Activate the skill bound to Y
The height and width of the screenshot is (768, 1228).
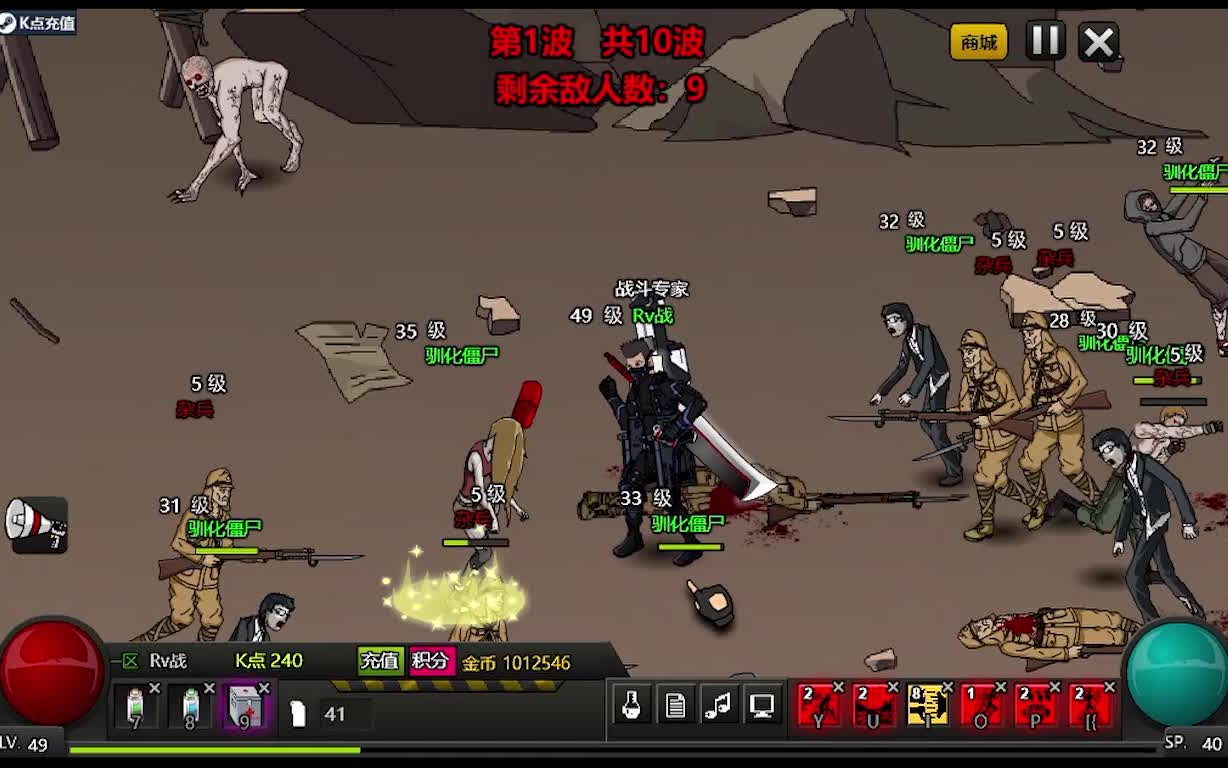coord(819,705)
